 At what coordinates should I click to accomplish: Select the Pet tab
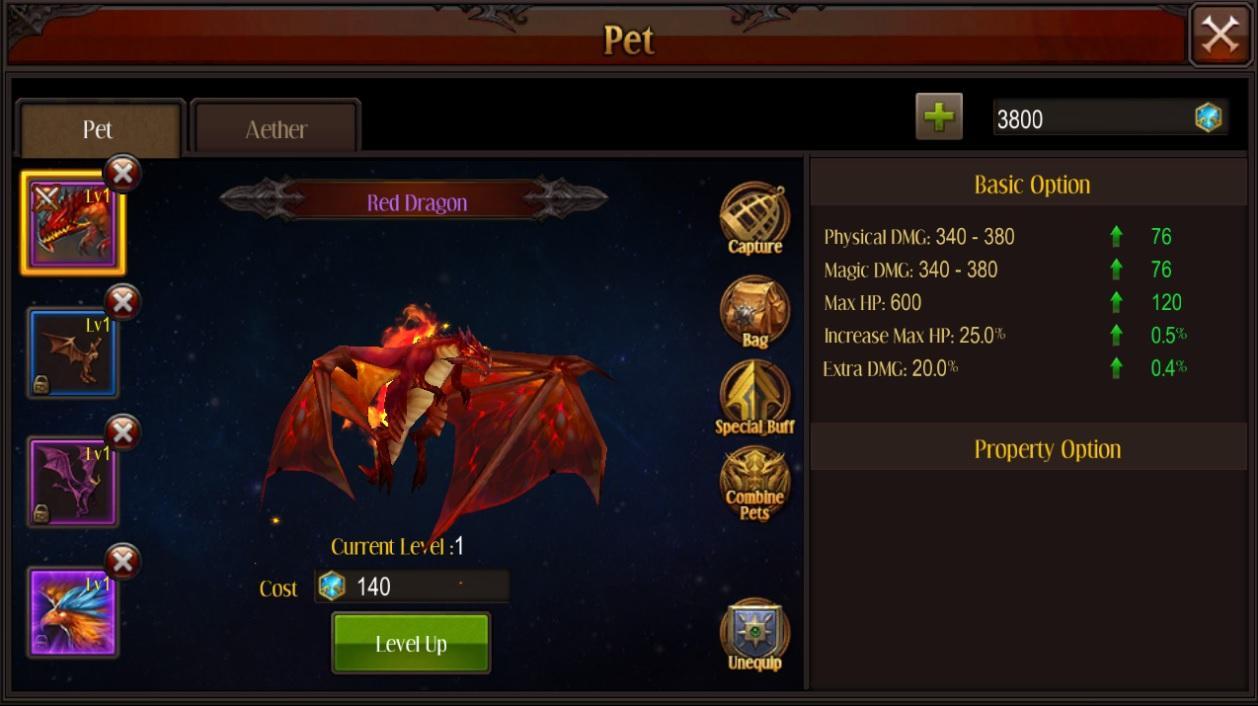(98, 129)
